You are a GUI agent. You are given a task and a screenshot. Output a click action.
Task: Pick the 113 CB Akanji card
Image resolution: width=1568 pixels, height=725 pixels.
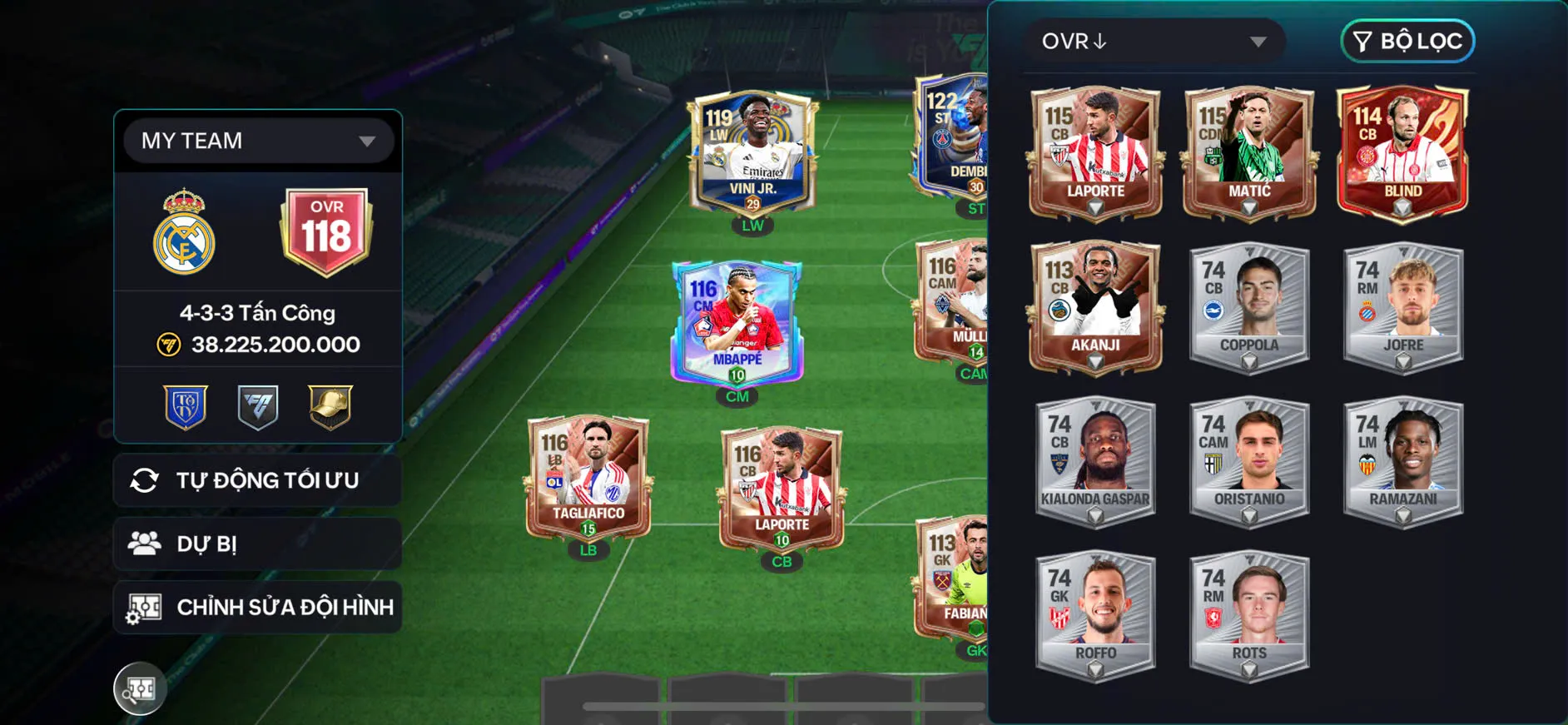point(1095,307)
